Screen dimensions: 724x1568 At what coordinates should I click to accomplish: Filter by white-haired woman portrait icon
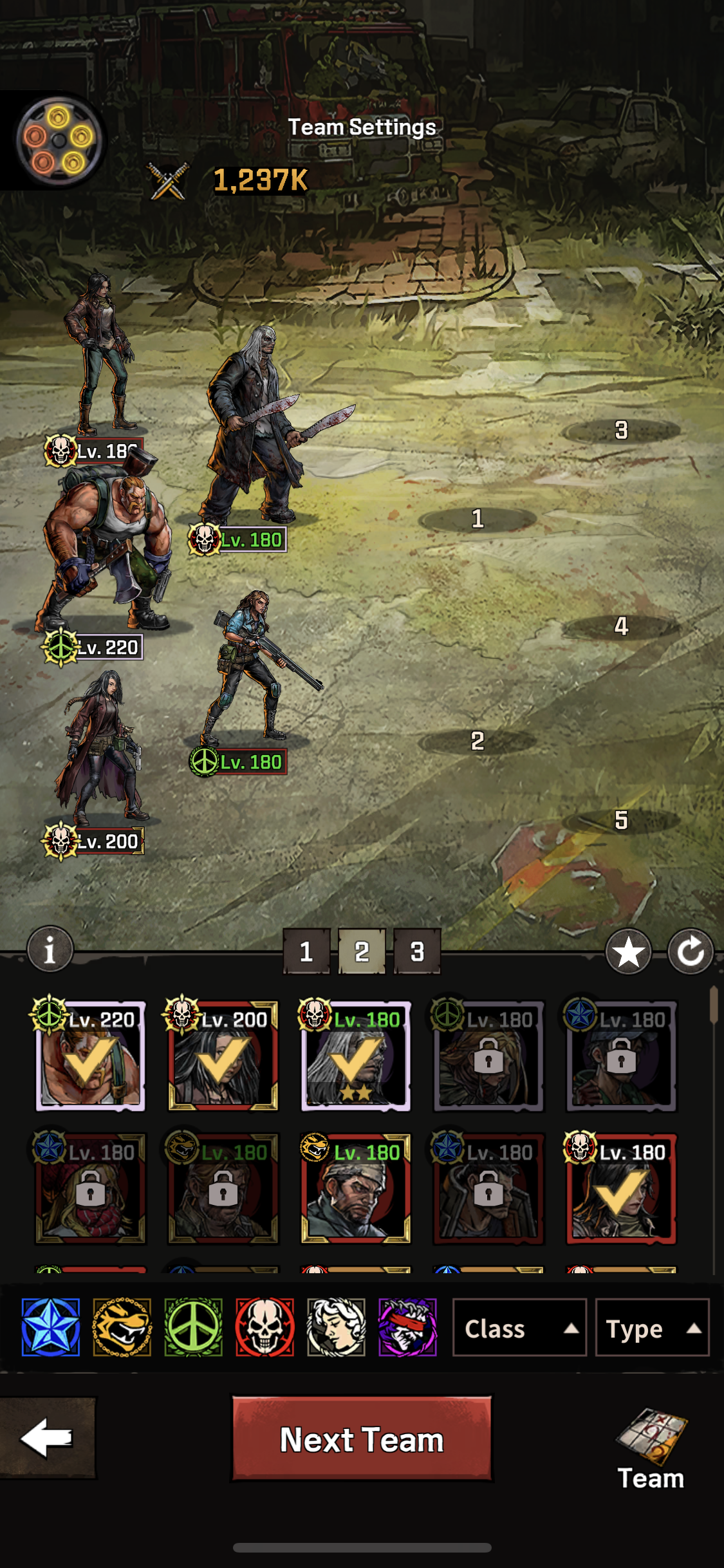point(336,1327)
